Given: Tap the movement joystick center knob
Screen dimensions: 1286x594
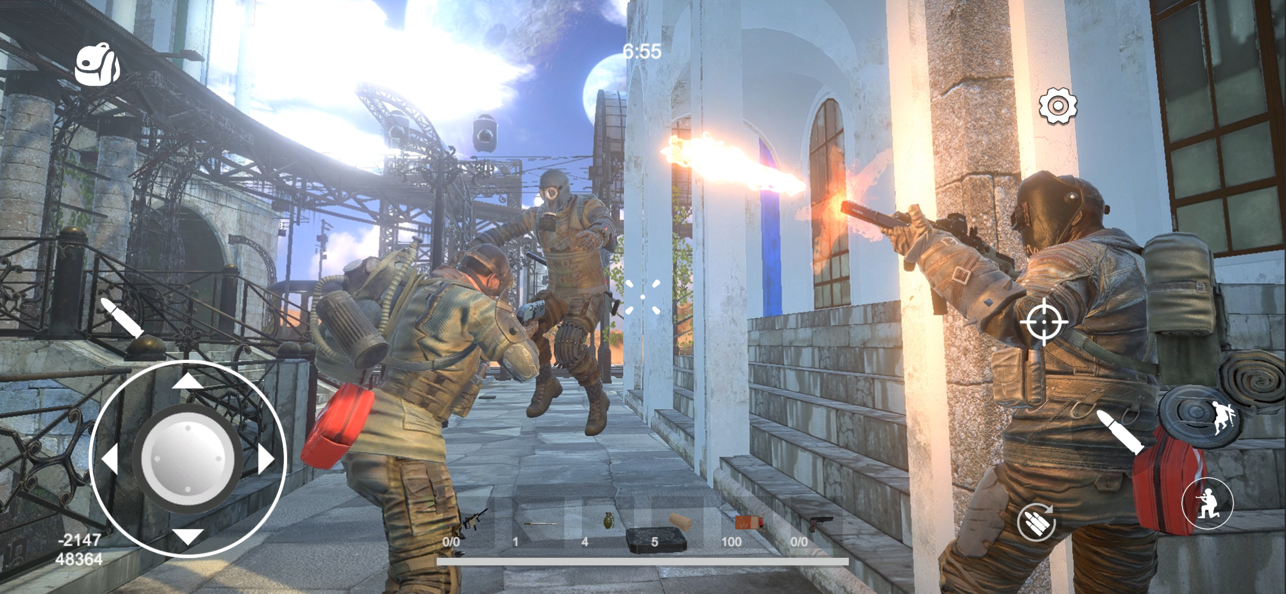Looking at the screenshot, I should click(187, 459).
